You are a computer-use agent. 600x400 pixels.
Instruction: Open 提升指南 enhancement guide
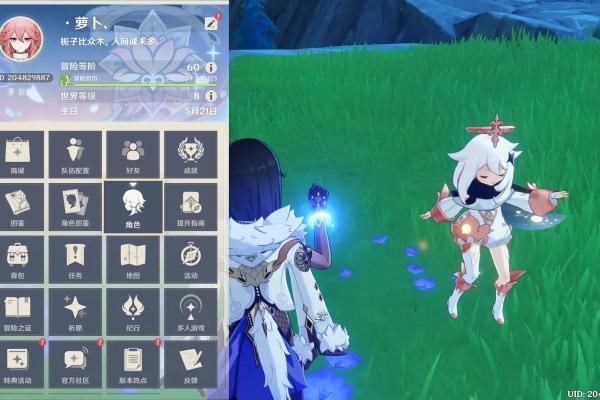[190, 206]
